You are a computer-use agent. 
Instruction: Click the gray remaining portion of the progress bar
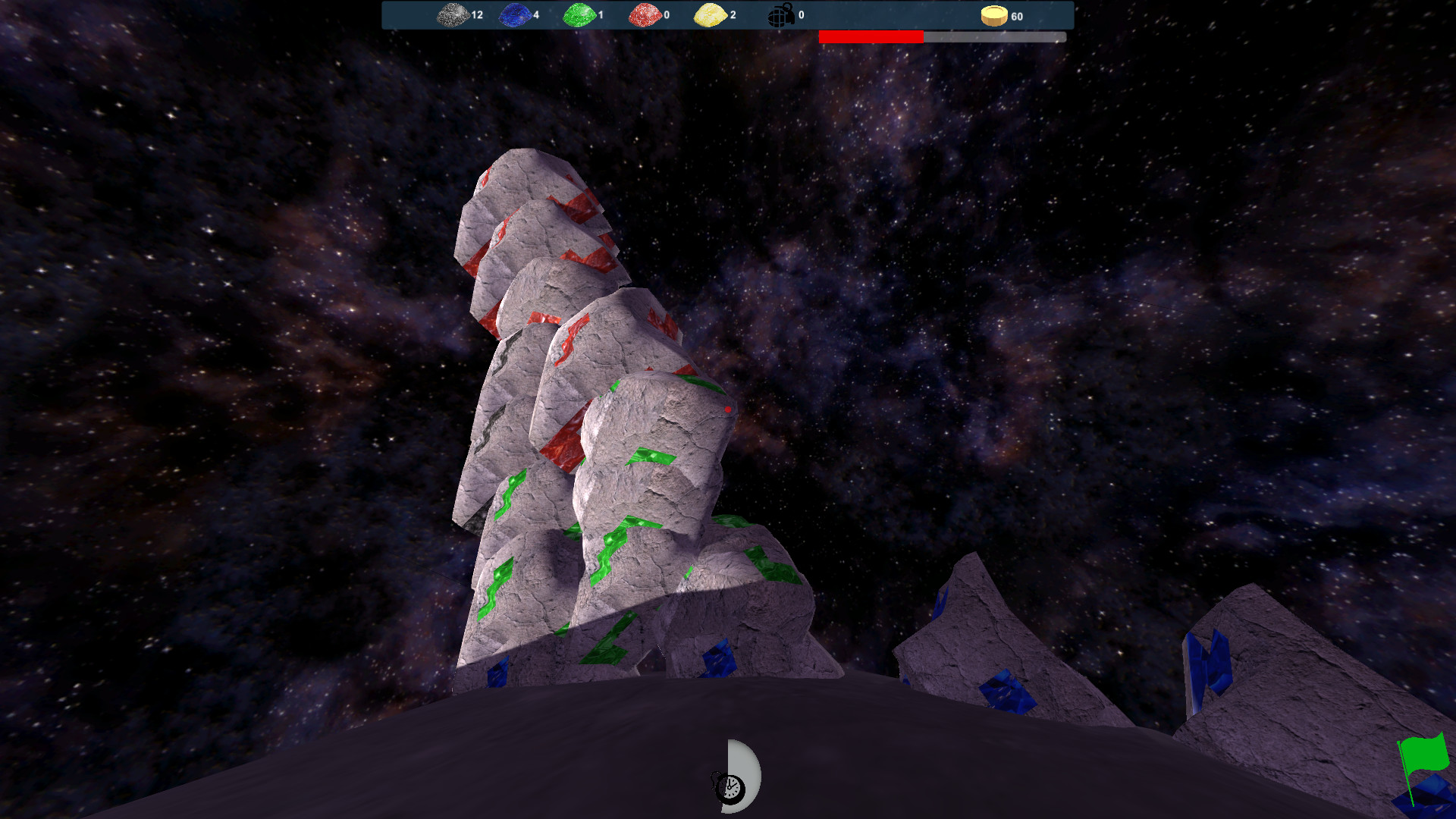tap(993, 35)
